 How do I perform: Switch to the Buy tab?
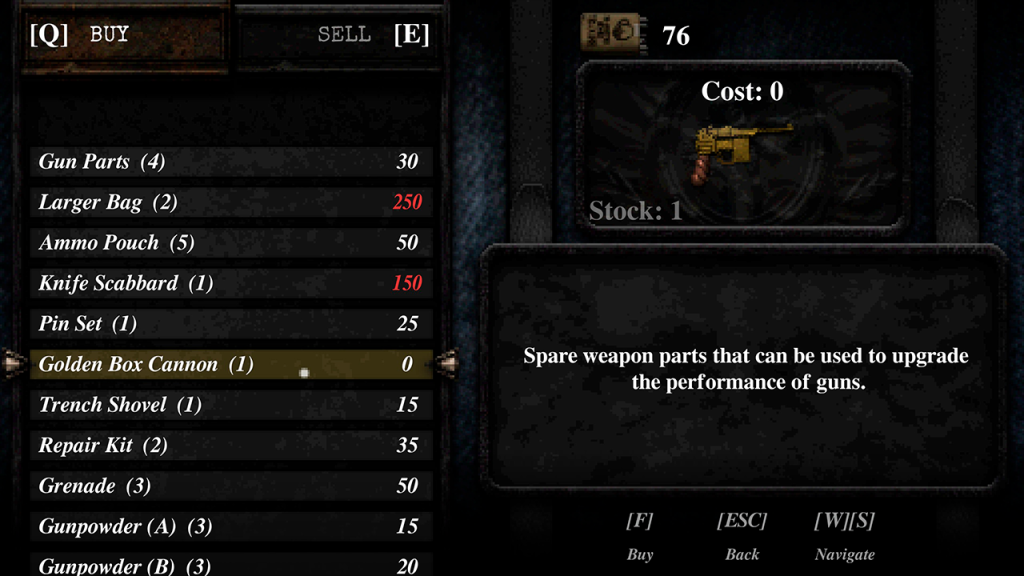click(x=110, y=35)
